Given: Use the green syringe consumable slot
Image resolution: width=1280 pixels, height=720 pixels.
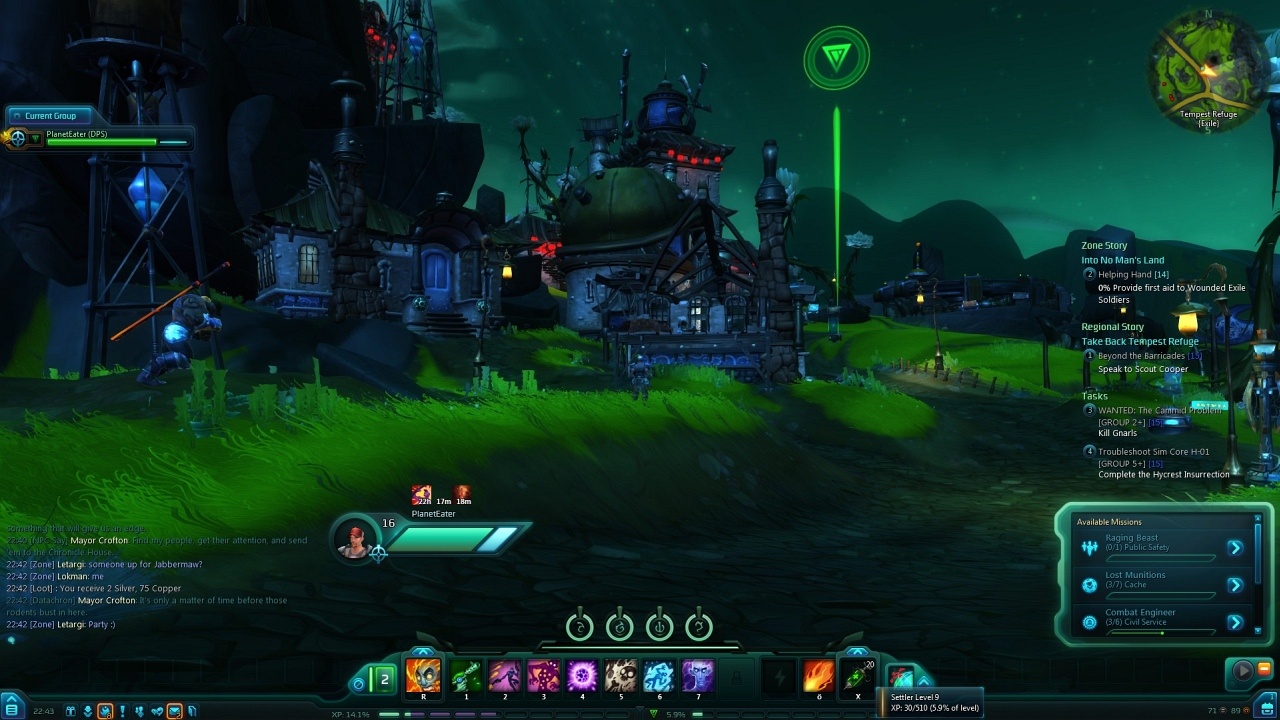Looking at the screenshot, I should pos(857,677).
